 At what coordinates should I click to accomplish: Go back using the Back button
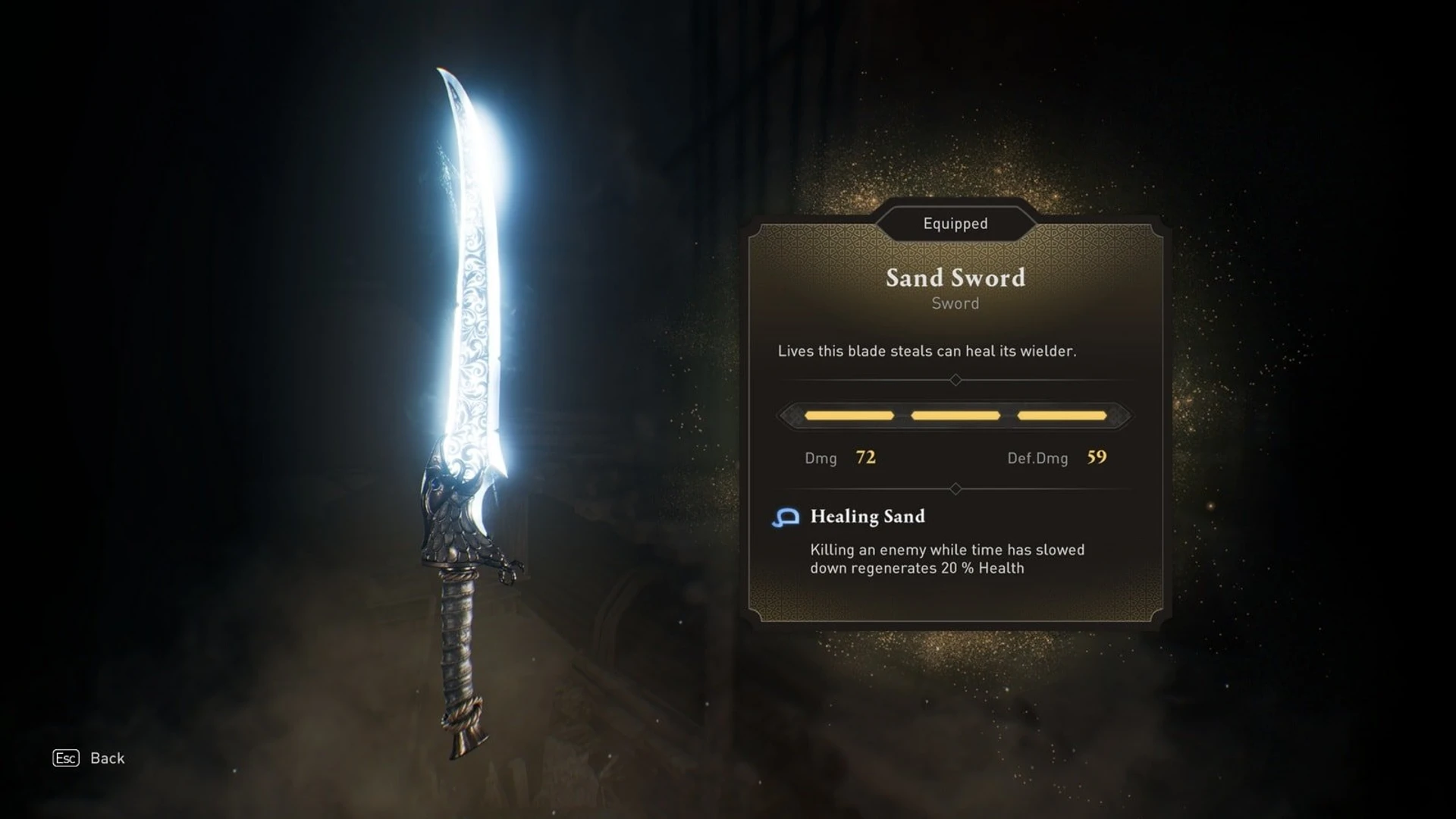tap(89, 758)
